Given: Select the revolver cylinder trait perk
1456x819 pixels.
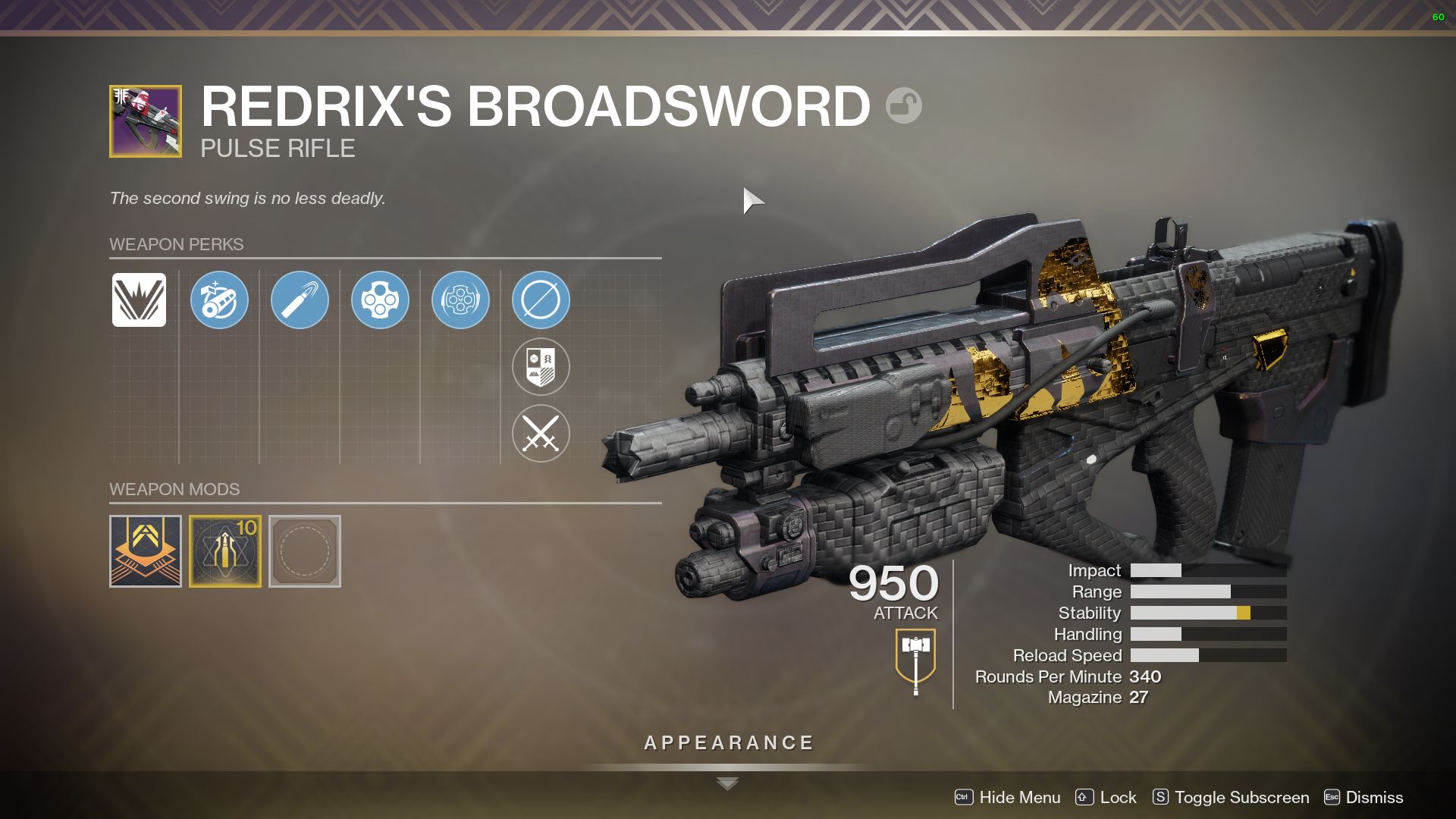Looking at the screenshot, I should pos(380,300).
